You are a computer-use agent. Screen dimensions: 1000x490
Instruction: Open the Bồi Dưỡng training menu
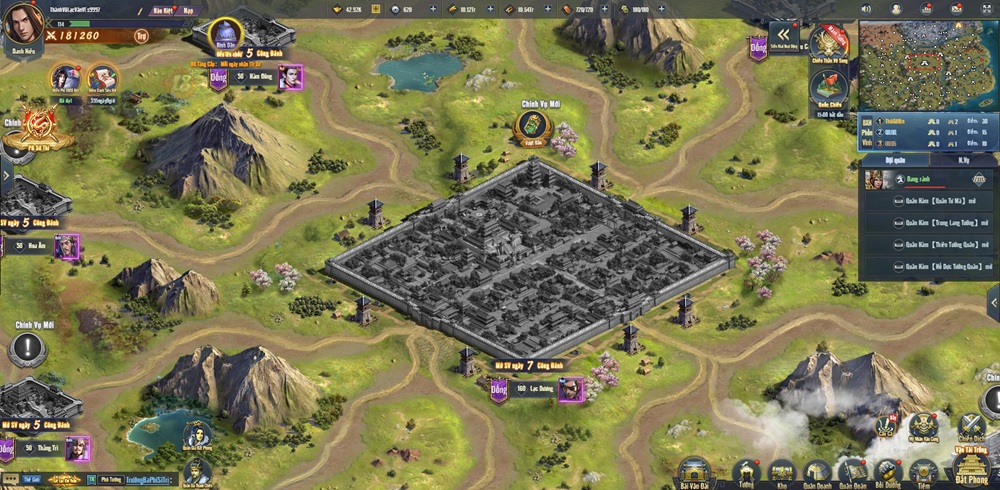887,471
